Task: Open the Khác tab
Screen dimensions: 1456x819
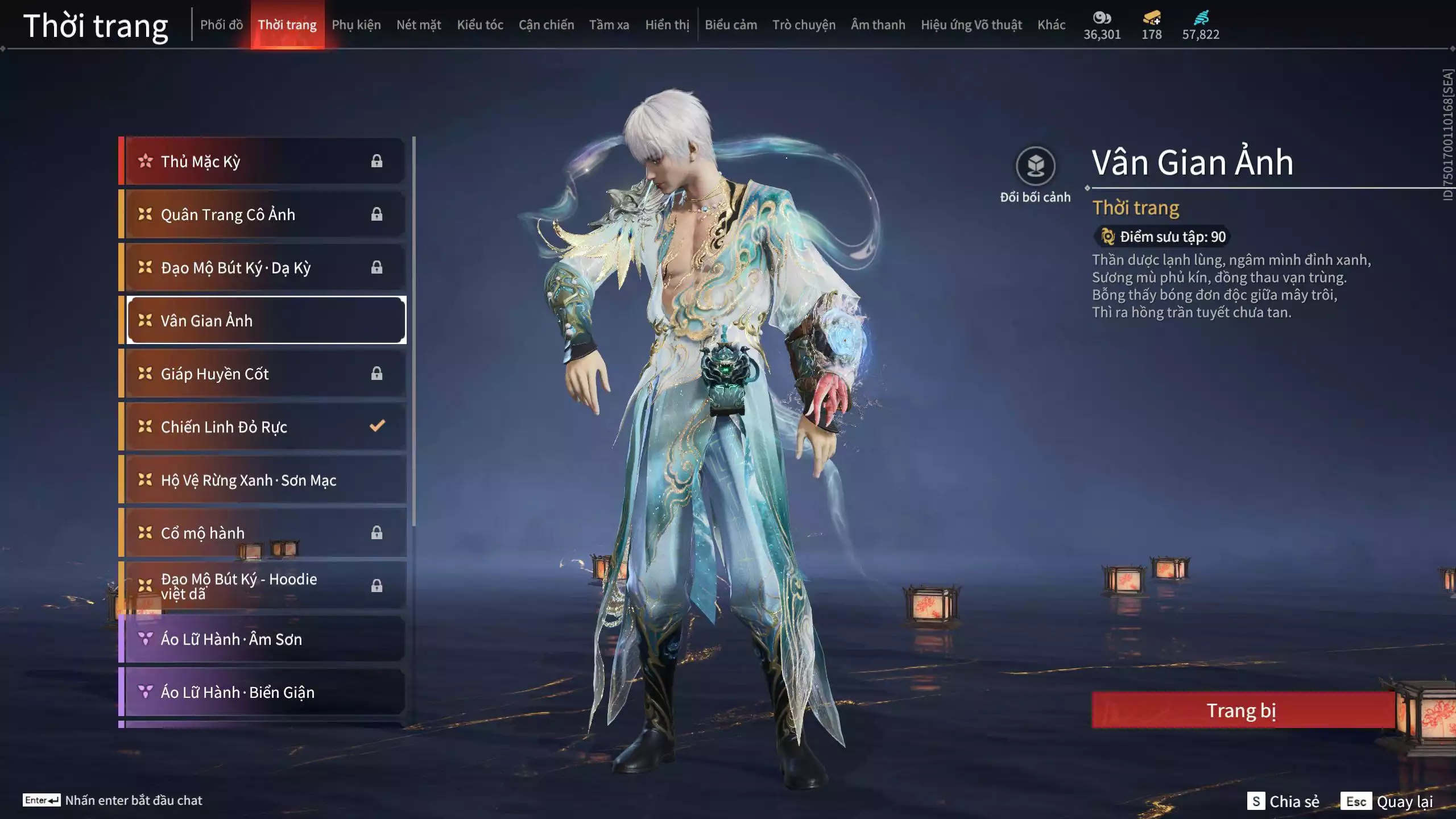Action: 1051,25
